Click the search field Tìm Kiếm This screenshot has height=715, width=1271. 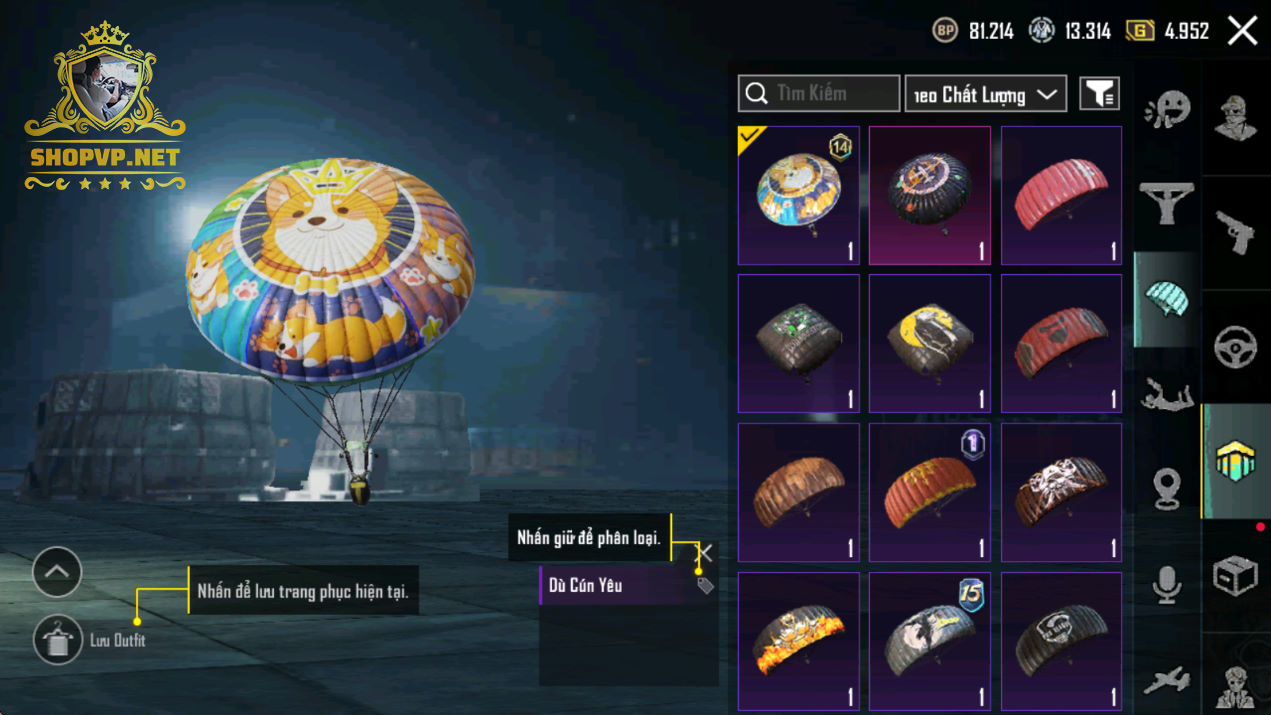[x=820, y=94]
